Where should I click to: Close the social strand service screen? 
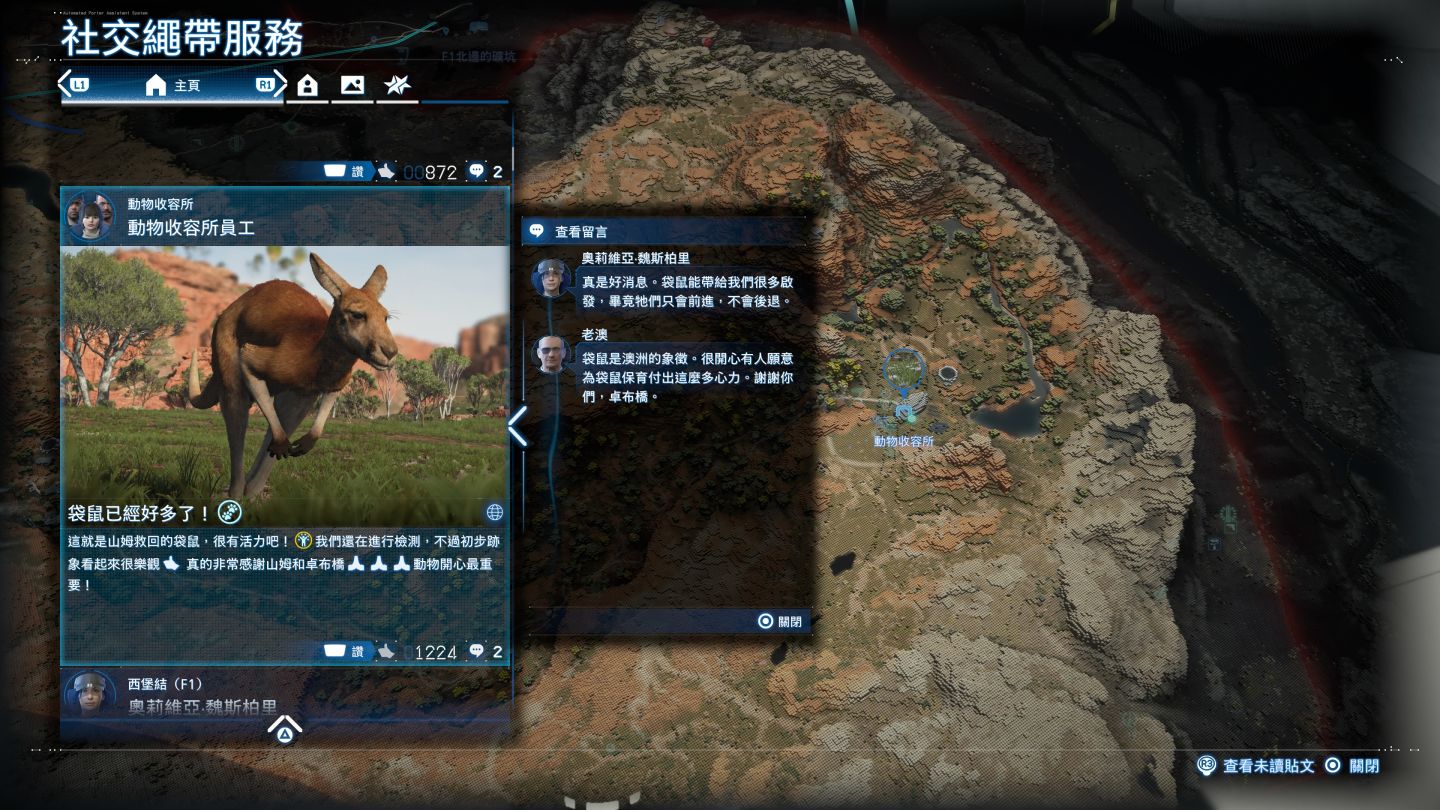1352,766
